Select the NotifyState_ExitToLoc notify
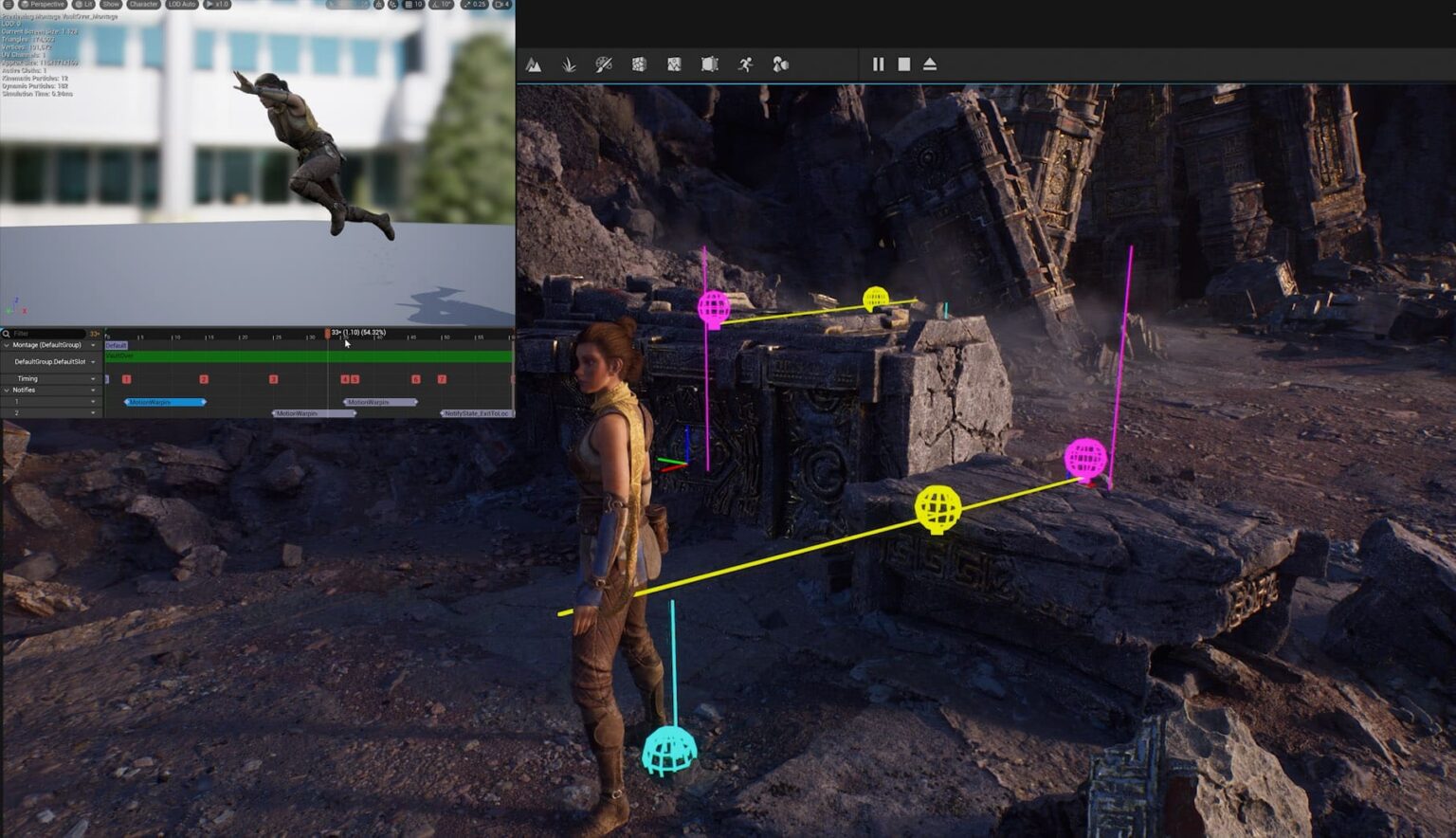Screen dimensions: 1456x838 point(477,413)
